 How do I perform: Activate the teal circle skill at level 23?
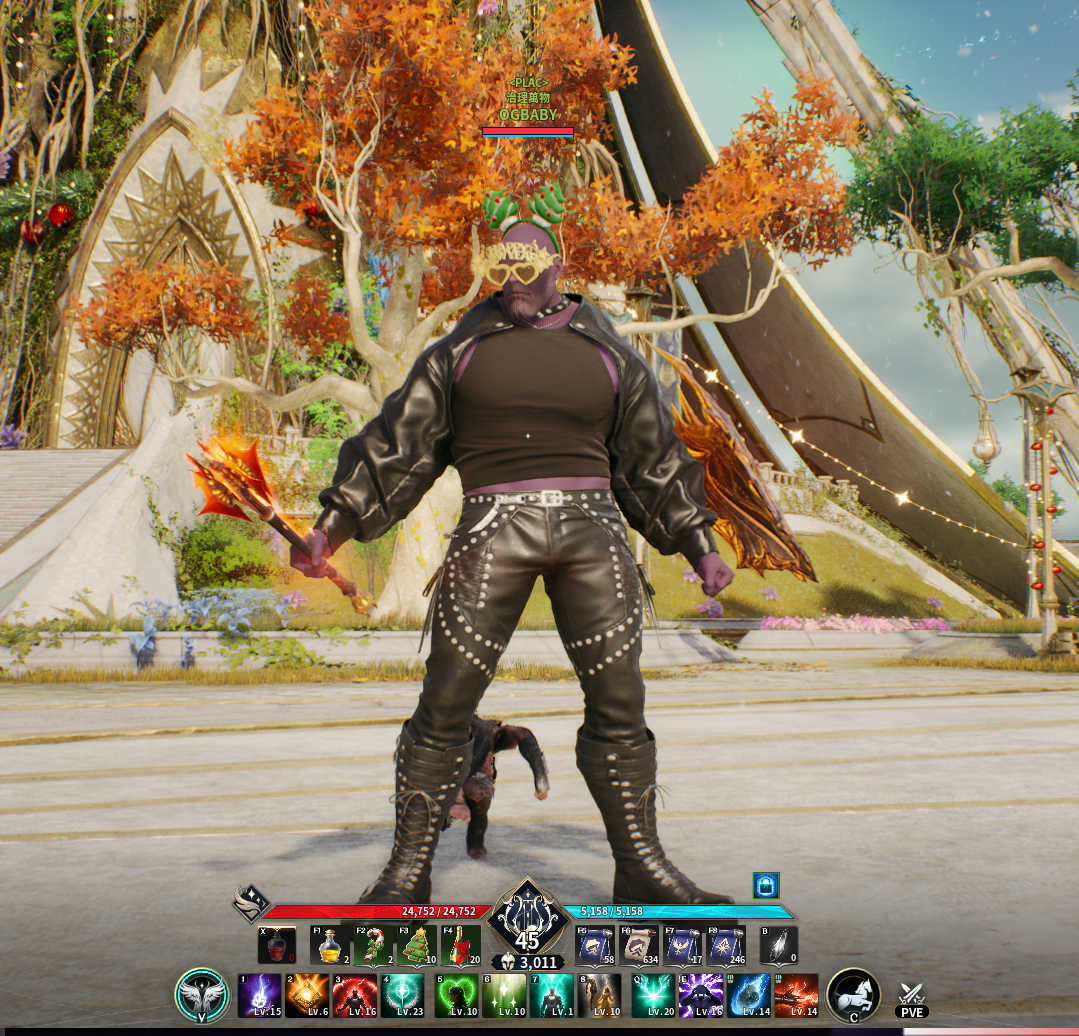[x=402, y=995]
